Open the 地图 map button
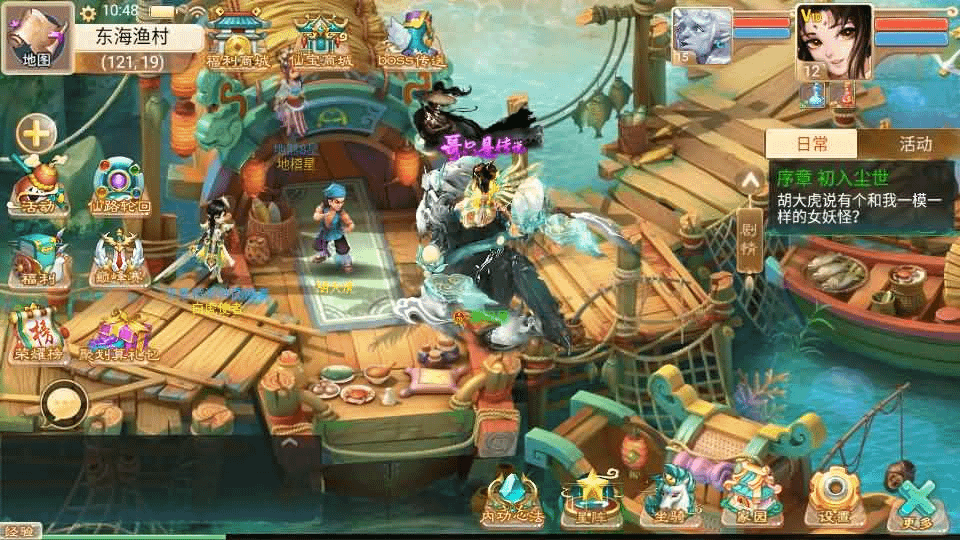This screenshot has width=960, height=540. pos(37,37)
